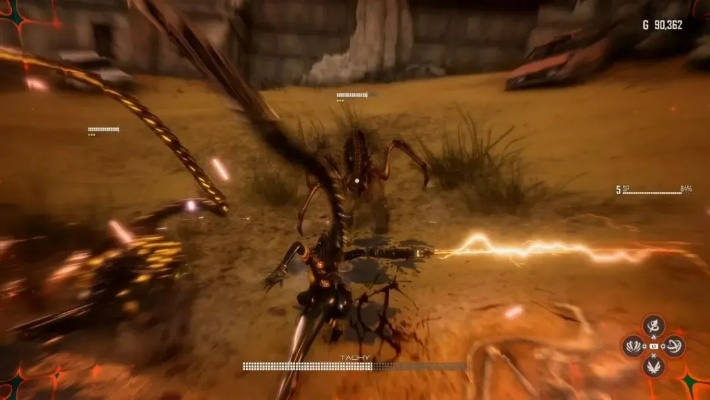
Task: Activate the top flame-swirl skill icon
Action: [654, 324]
